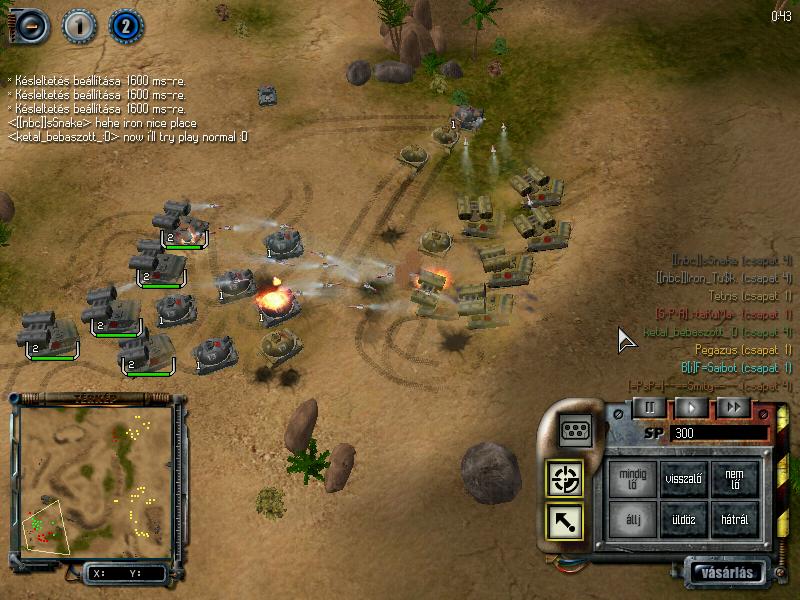Pause the game speed
The height and width of the screenshot is (600, 800).
tap(649, 407)
